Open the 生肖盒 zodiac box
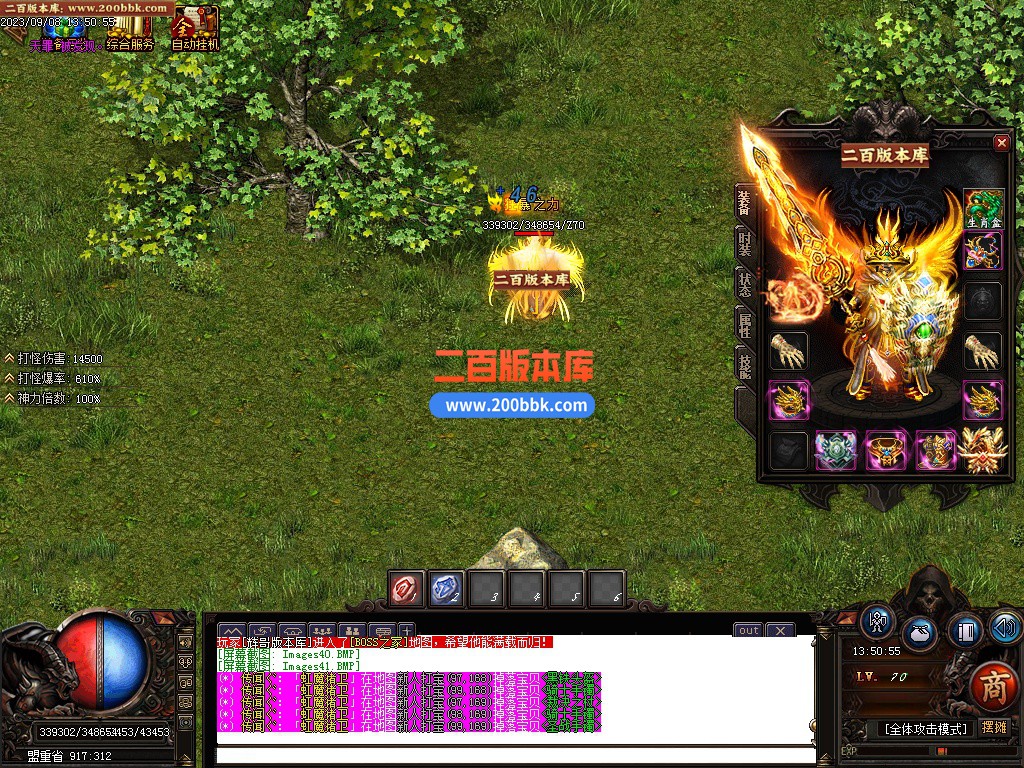 point(983,209)
